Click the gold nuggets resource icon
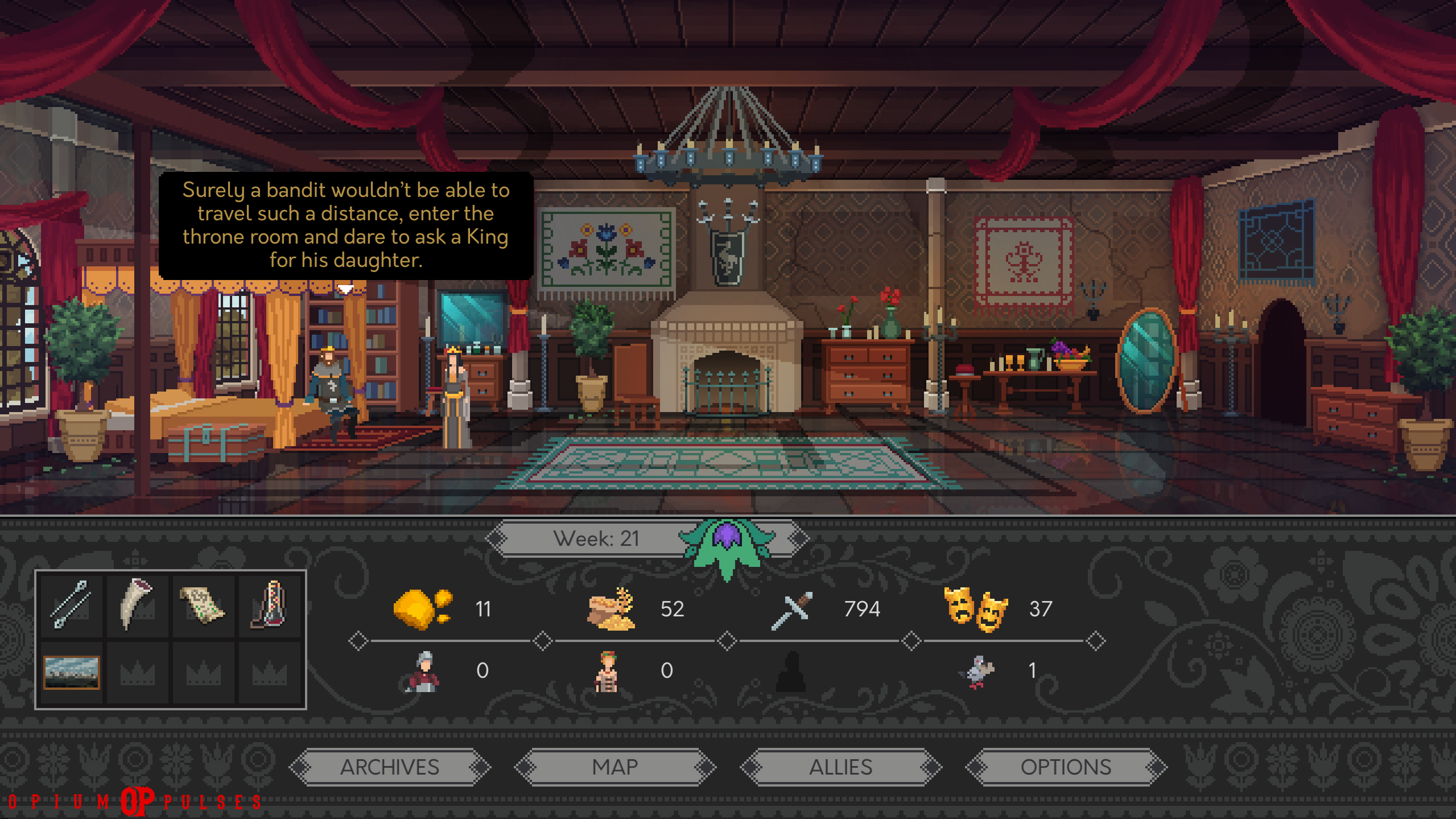This screenshot has width=1456, height=819. (x=422, y=609)
